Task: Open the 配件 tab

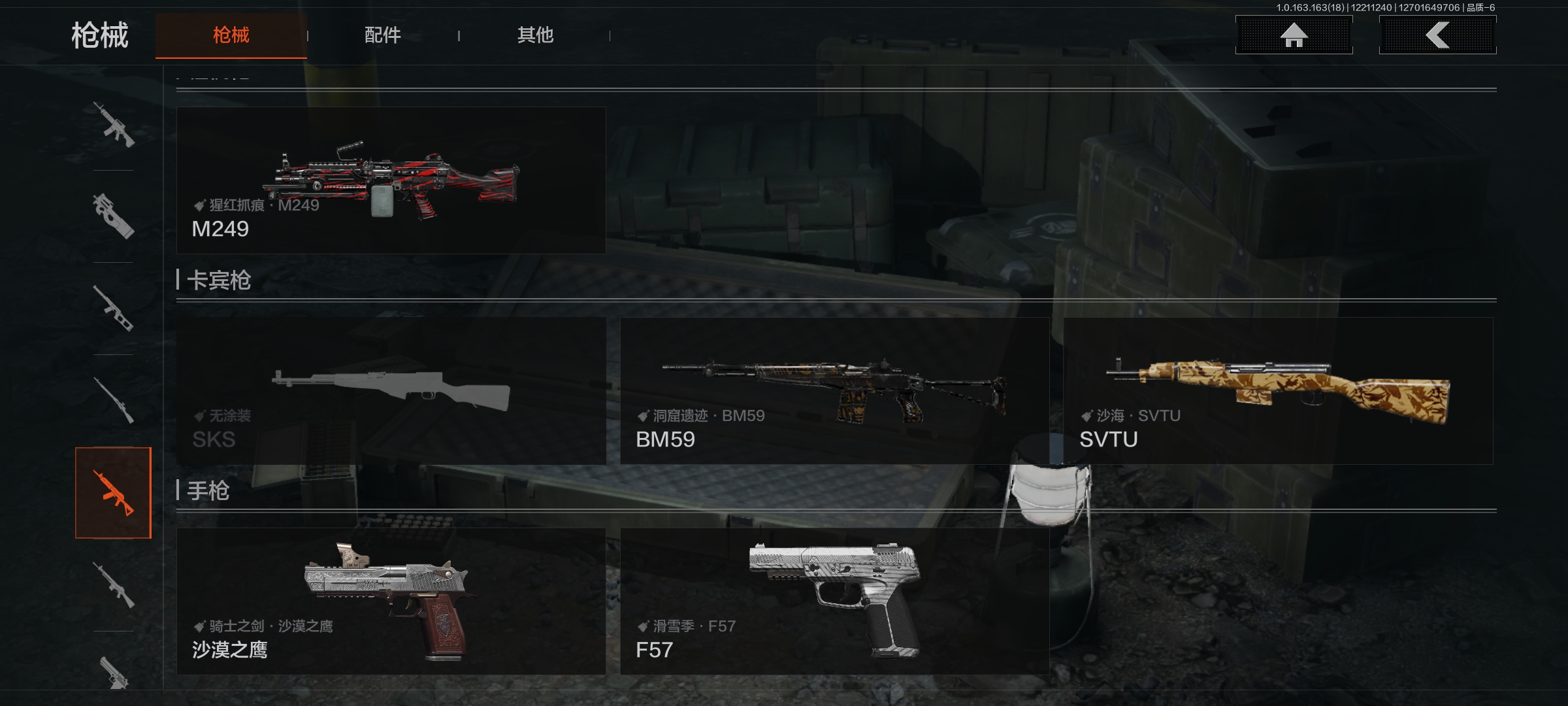Action: pyautogui.click(x=382, y=35)
